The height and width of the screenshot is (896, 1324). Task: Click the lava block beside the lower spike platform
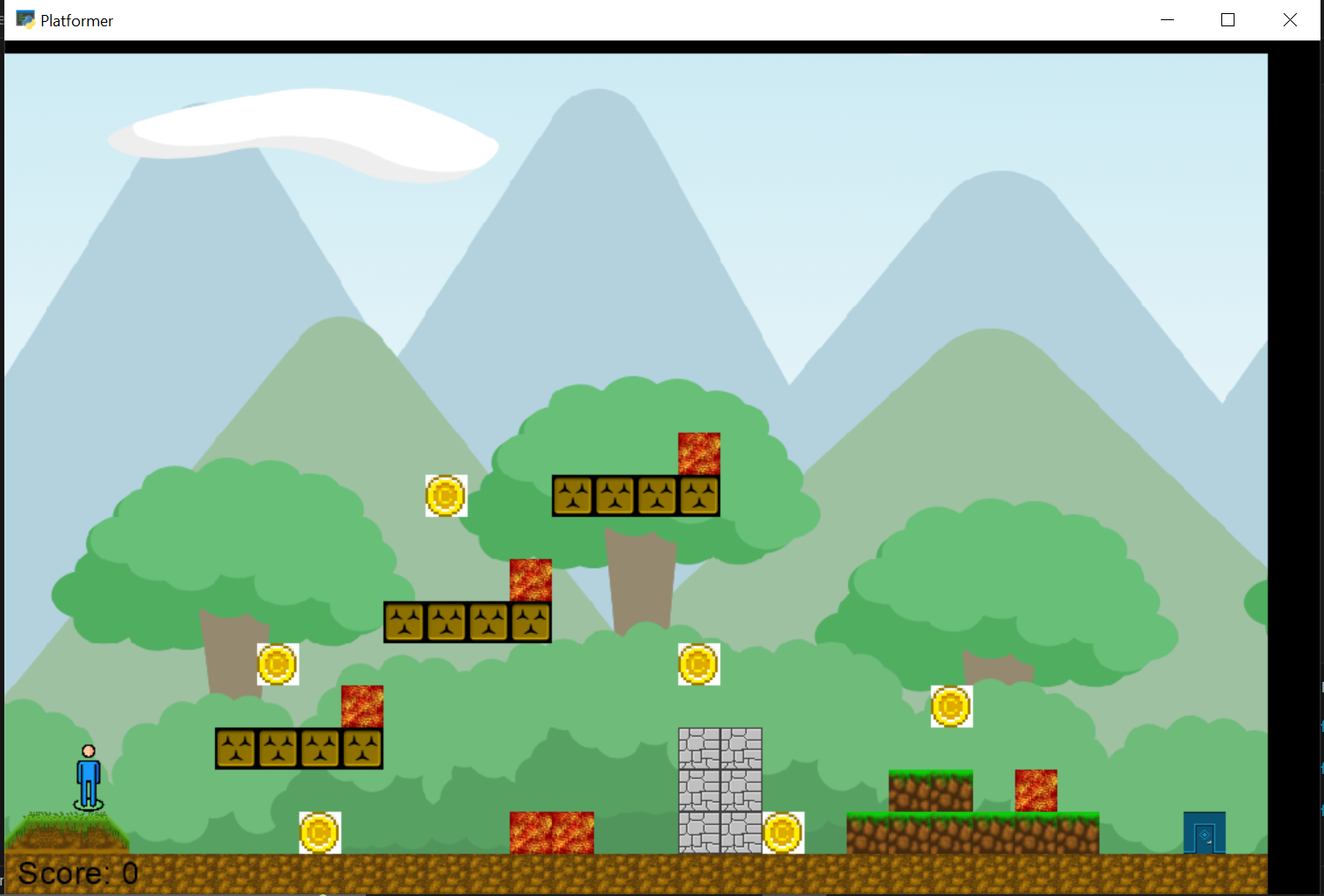click(361, 707)
